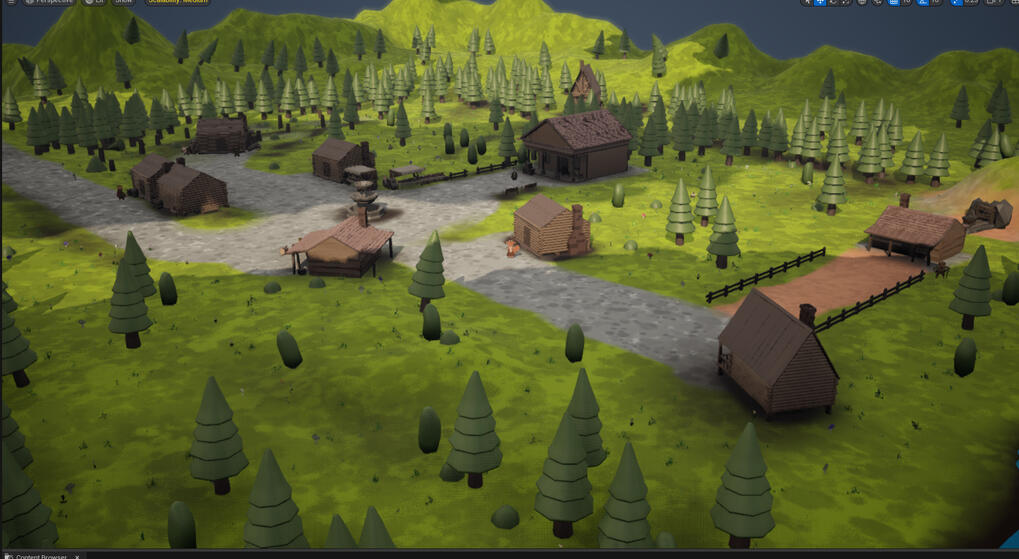The height and width of the screenshot is (559, 1019).
Task: Click the Scalability: Medium warning button
Action: coord(179,2)
